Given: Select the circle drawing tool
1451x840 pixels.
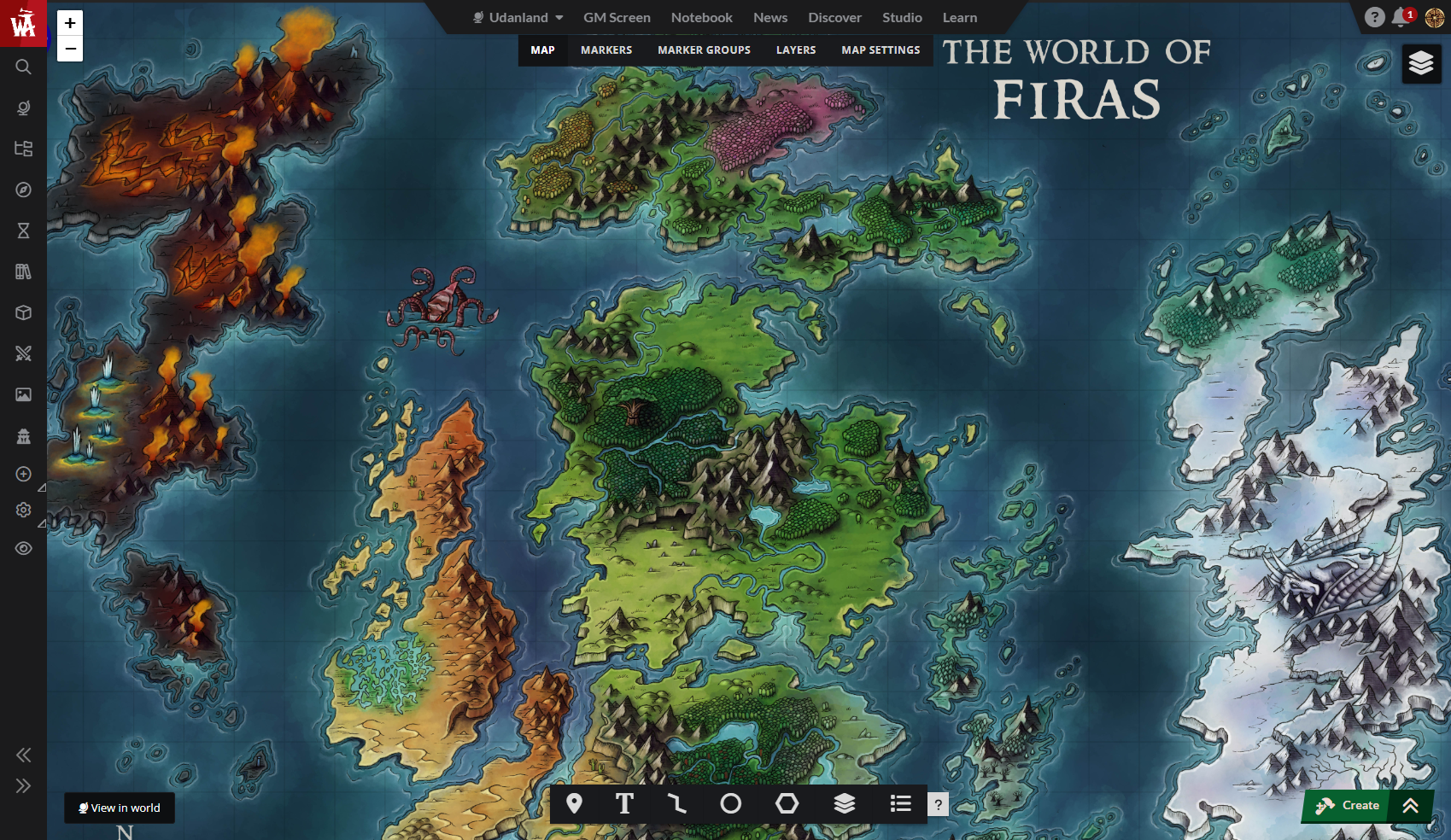Looking at the screenshot, I should tap(731, 803).
